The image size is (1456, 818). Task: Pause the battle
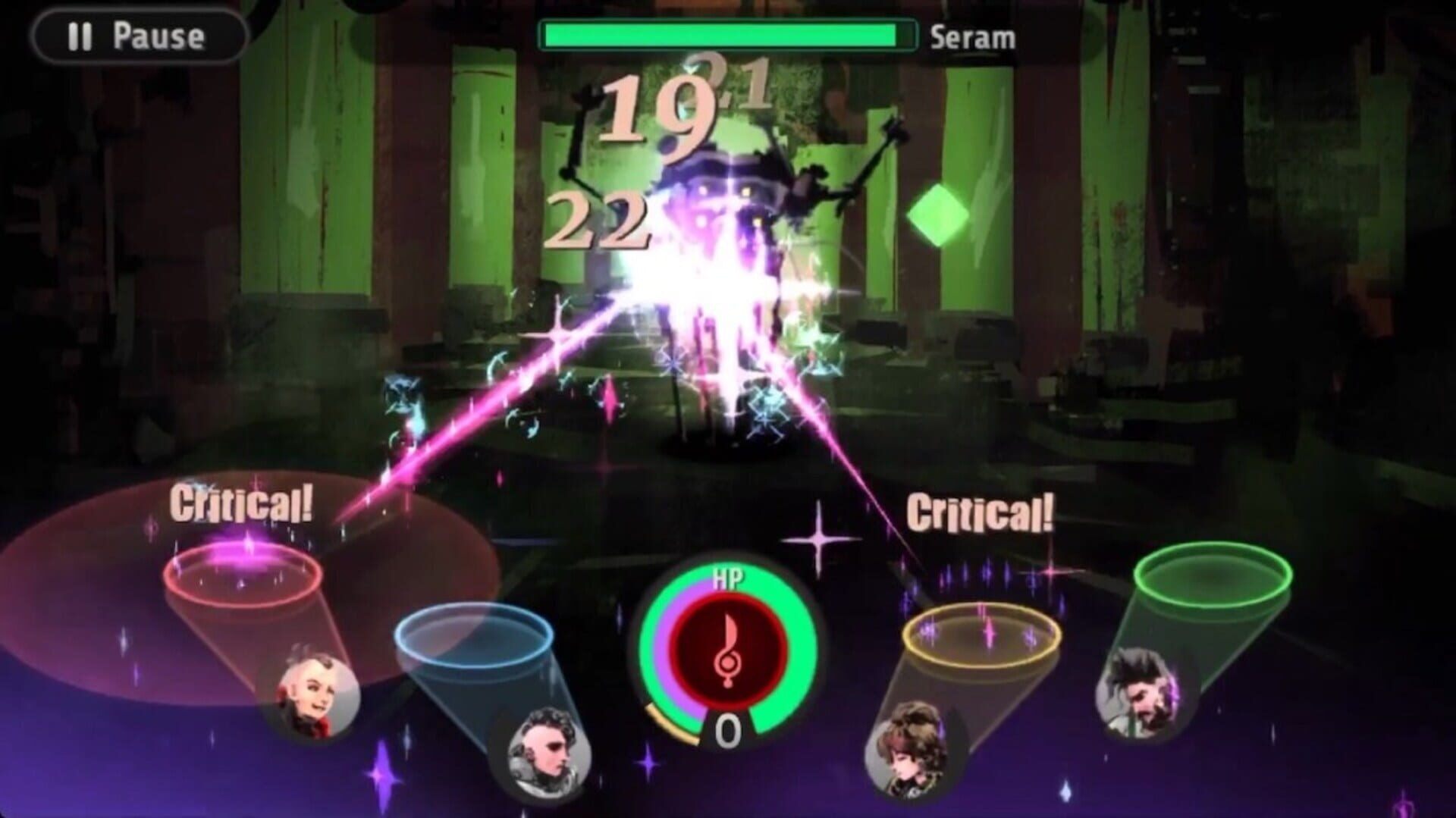[138, 36]
